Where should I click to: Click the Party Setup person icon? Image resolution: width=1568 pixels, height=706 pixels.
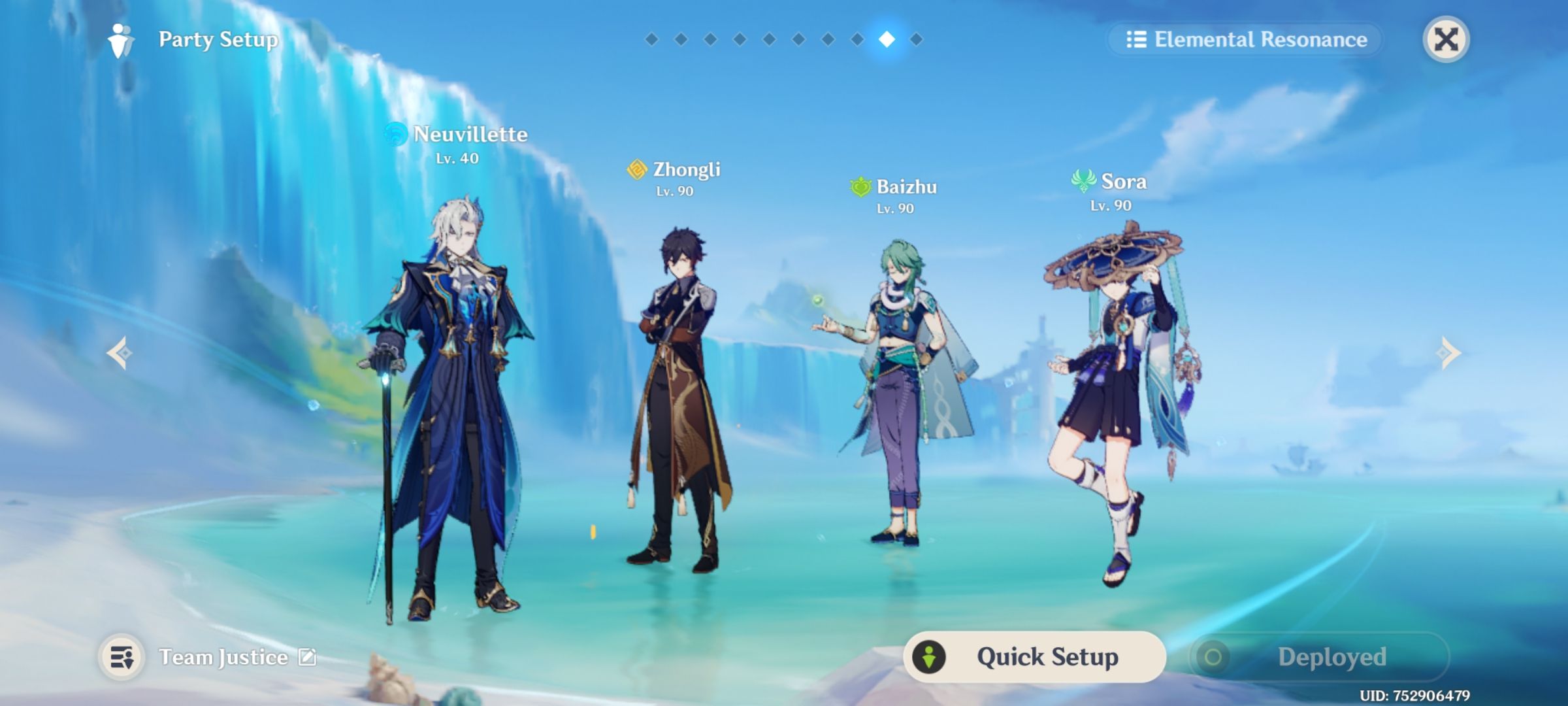tap(120, 41)
